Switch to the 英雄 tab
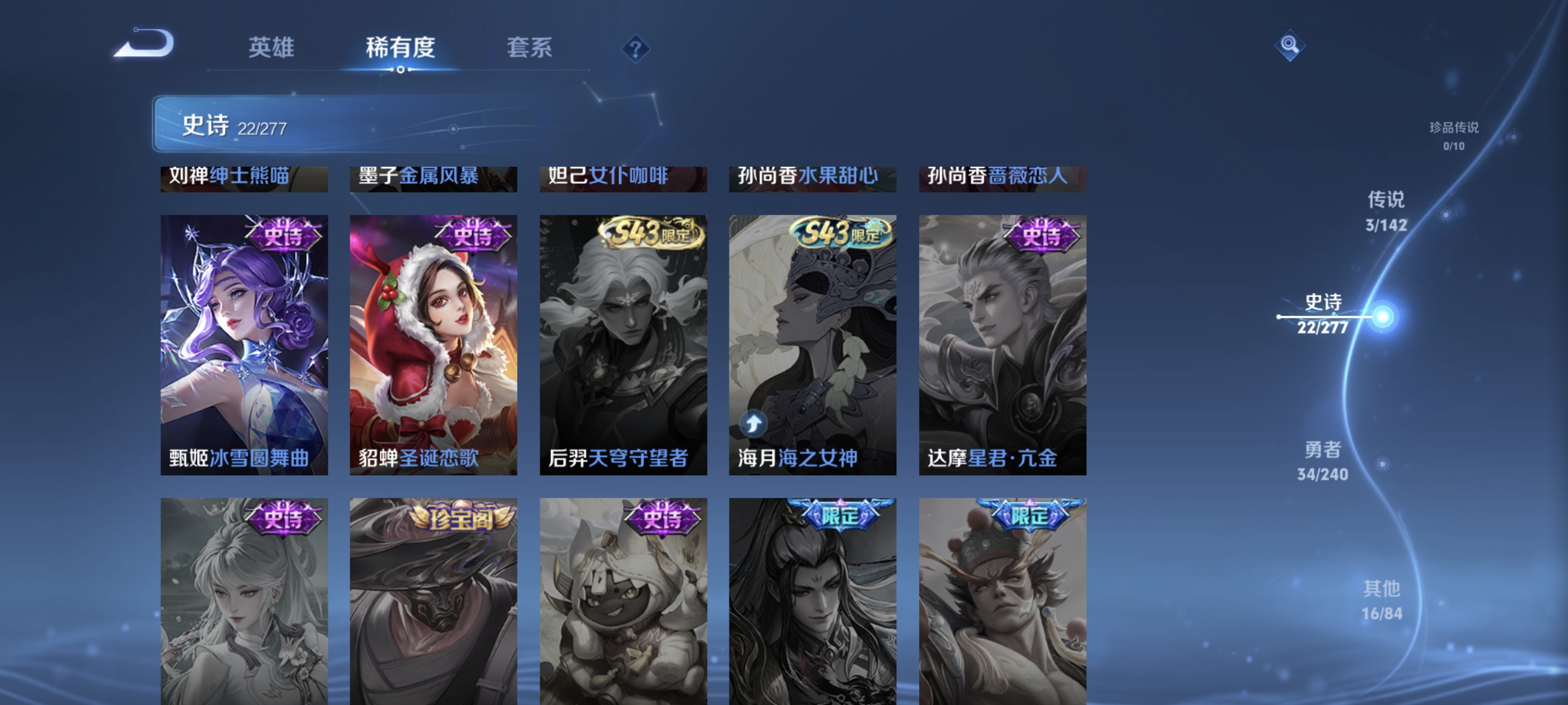Image resolution: width=1568 pixels, height=705 pixels. tap(271, 48)
